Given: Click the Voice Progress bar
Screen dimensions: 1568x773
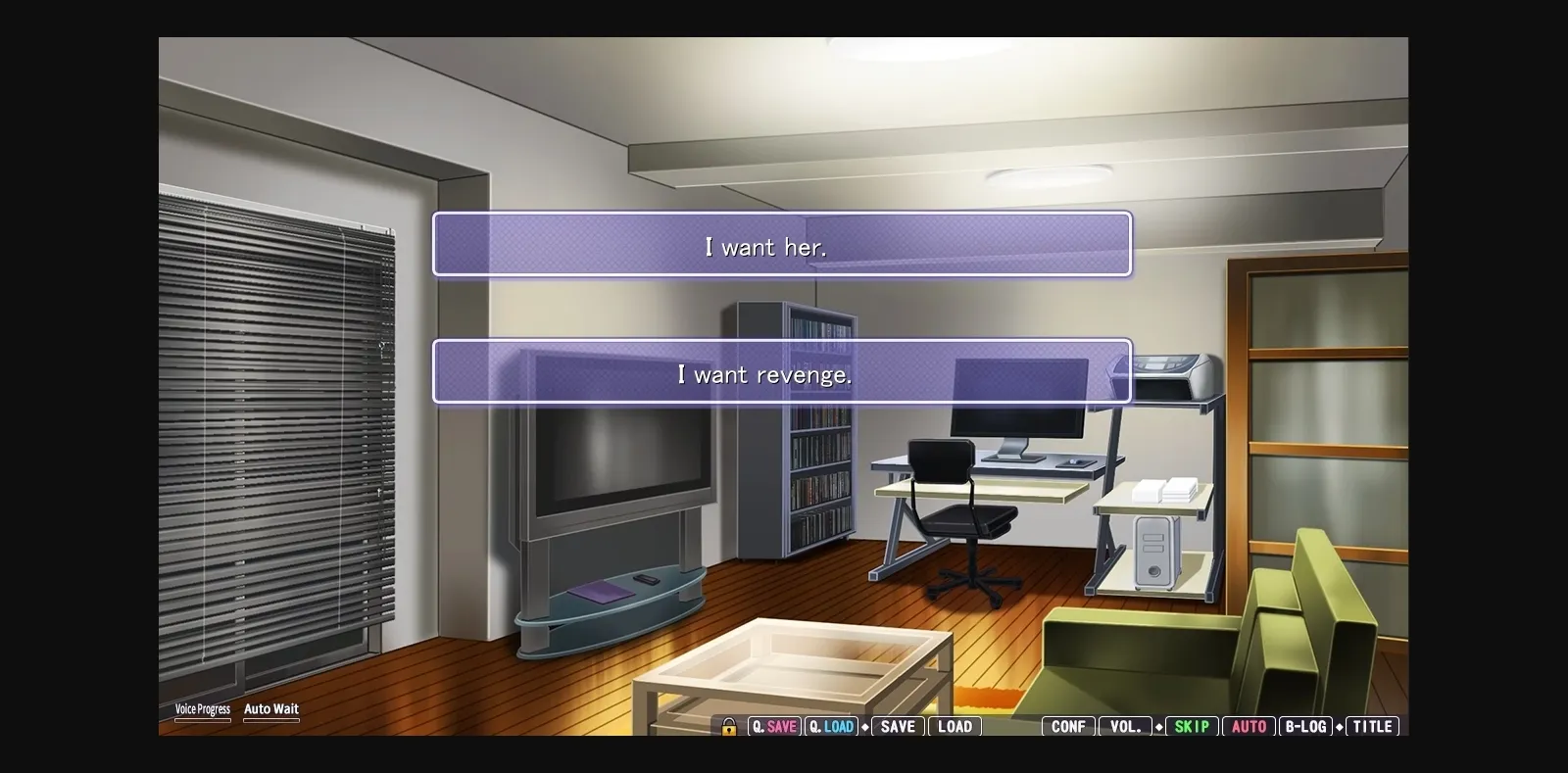Looking at the screenshot, I should click(203, 720).
